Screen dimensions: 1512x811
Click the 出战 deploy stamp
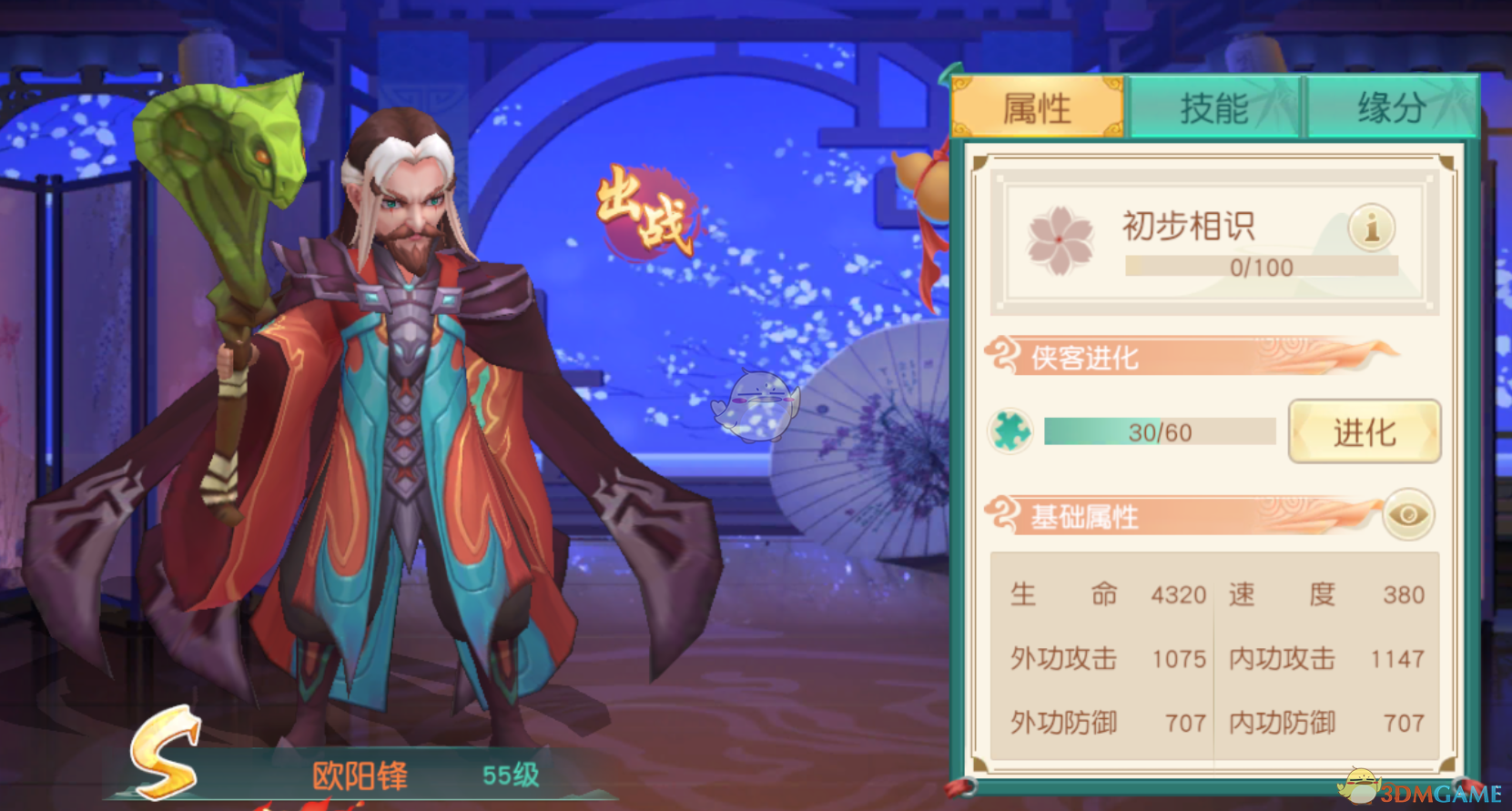(x=648, y=210)
